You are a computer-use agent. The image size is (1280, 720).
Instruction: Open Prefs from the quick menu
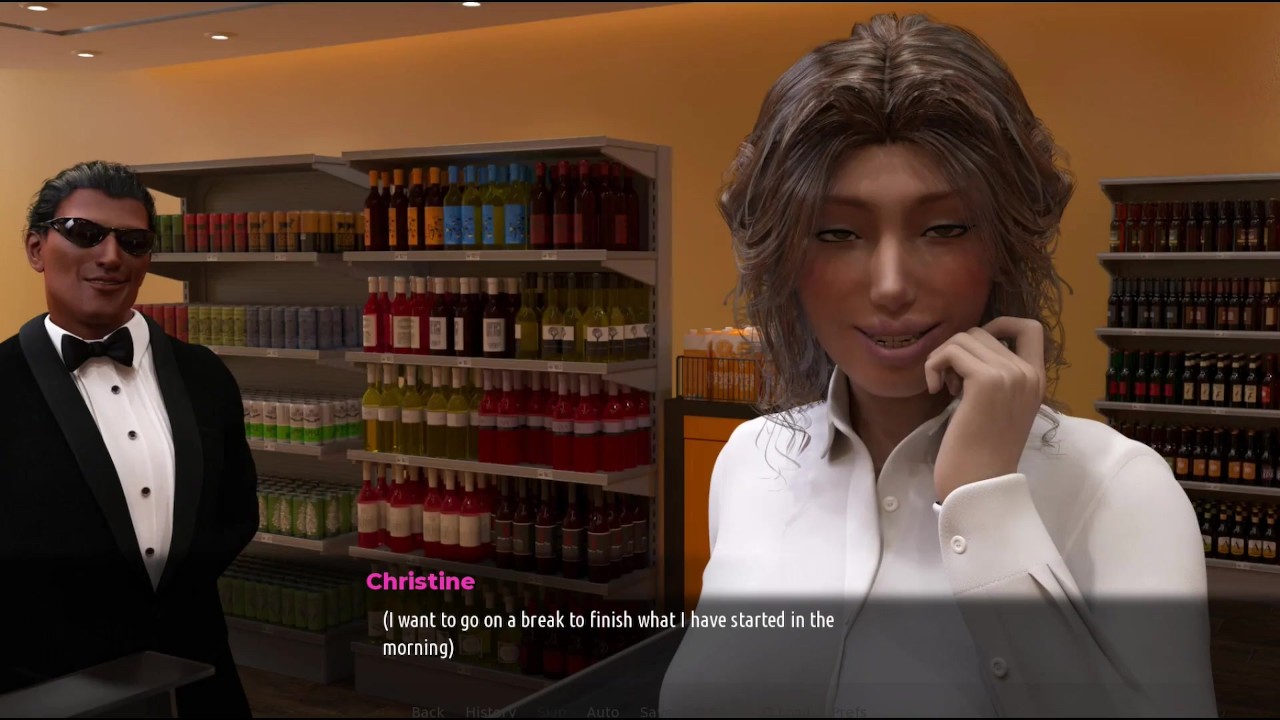click(x=848, y=711)
